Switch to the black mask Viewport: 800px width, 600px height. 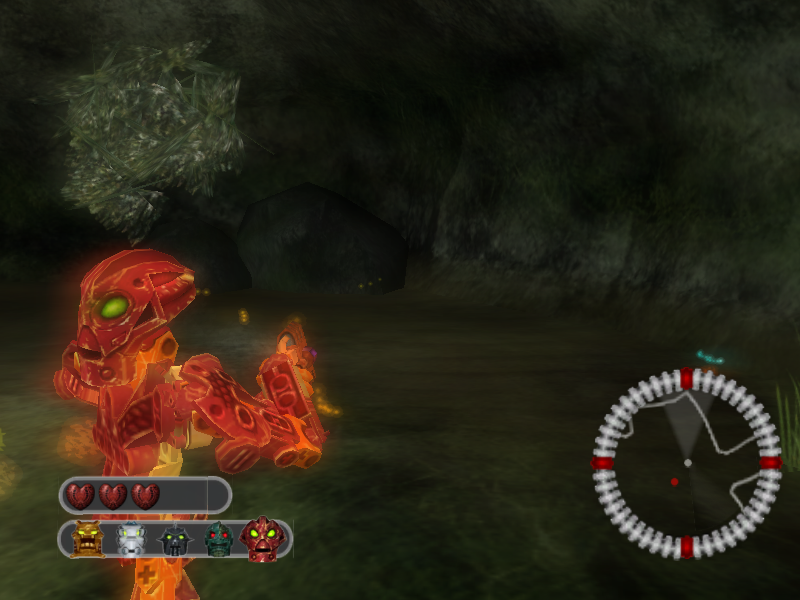tap(174, 541)
